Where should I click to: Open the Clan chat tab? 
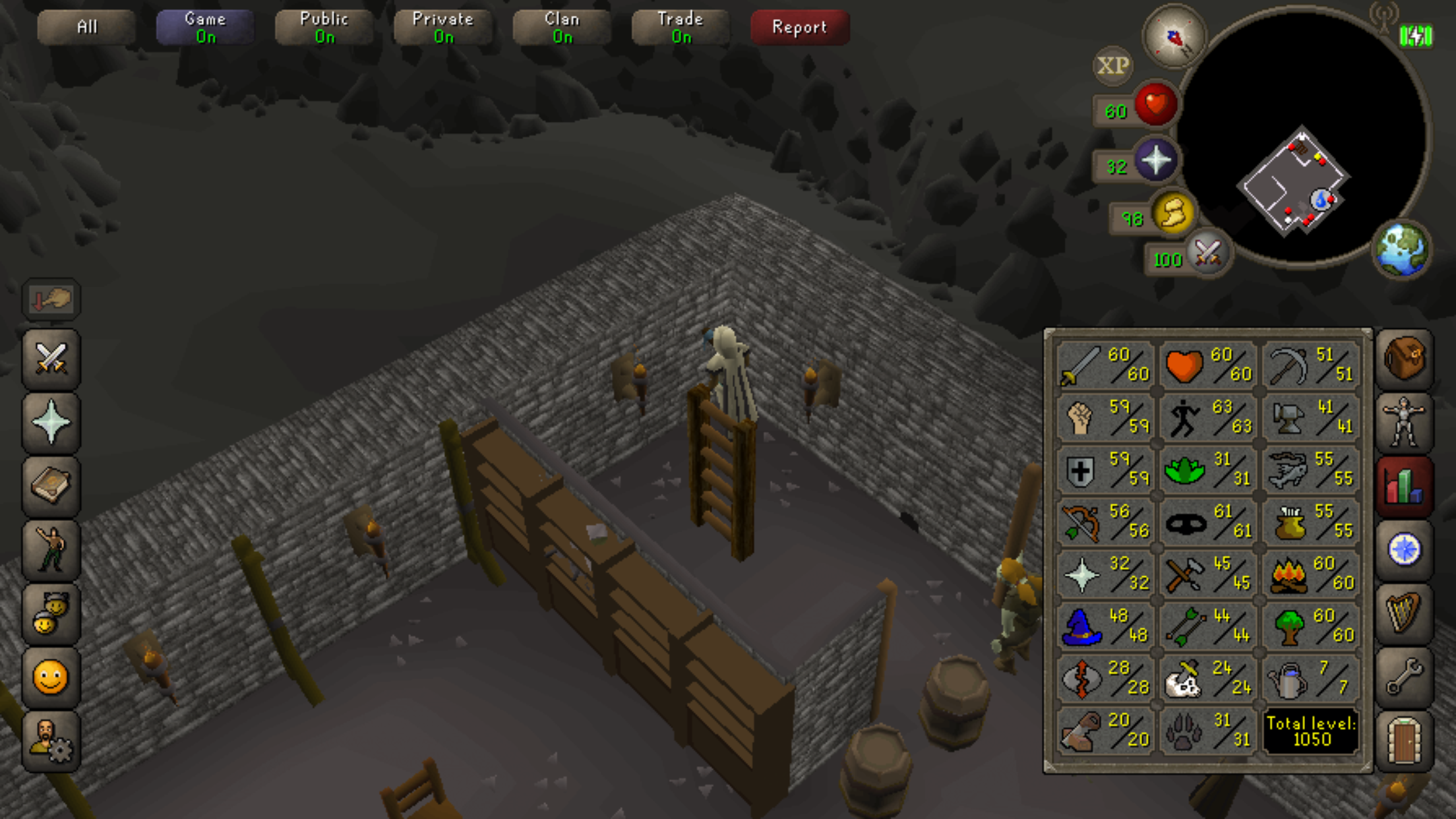tap(562, 27)
